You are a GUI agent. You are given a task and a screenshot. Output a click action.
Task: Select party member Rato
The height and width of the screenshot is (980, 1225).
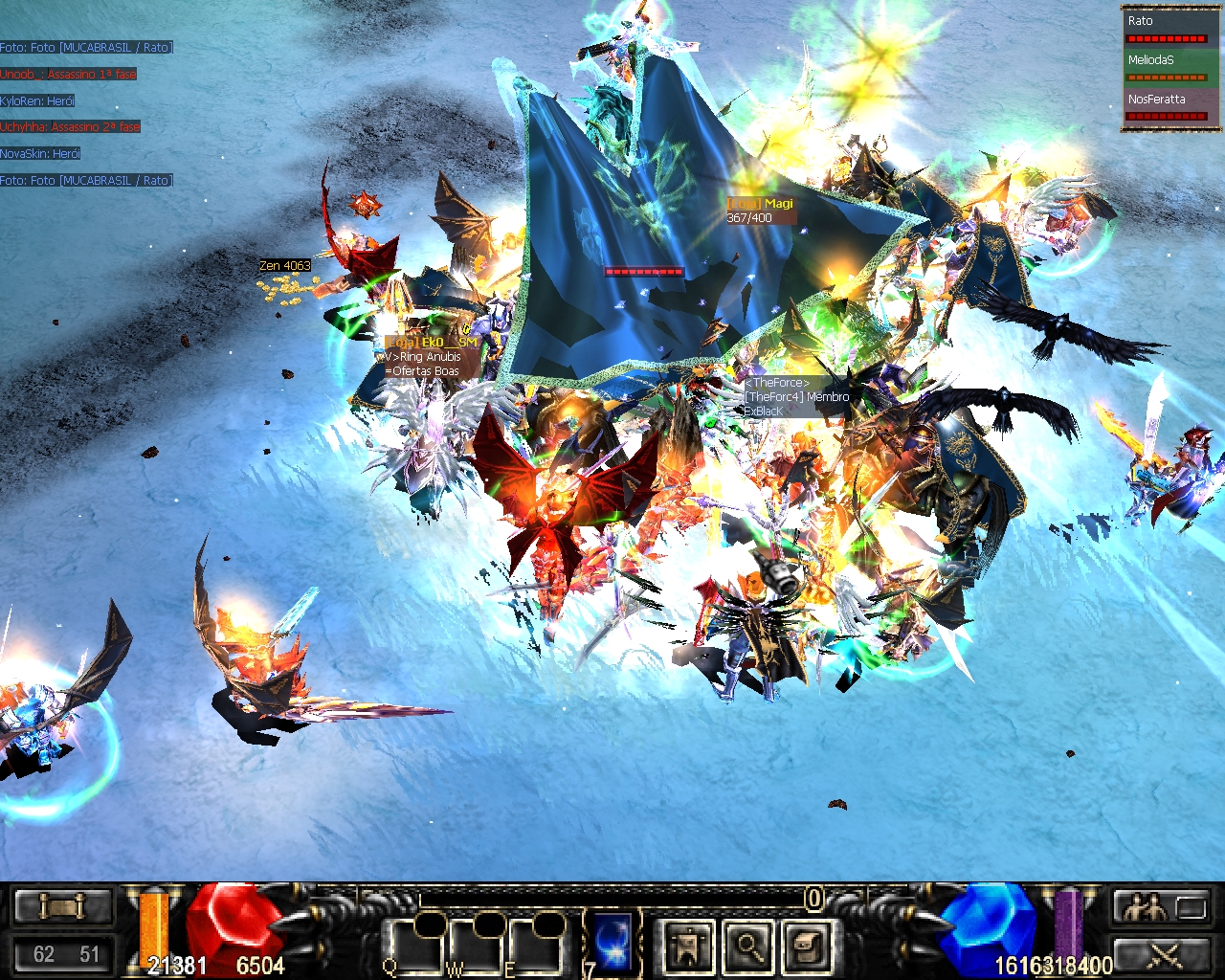[x=1166, y=29]
